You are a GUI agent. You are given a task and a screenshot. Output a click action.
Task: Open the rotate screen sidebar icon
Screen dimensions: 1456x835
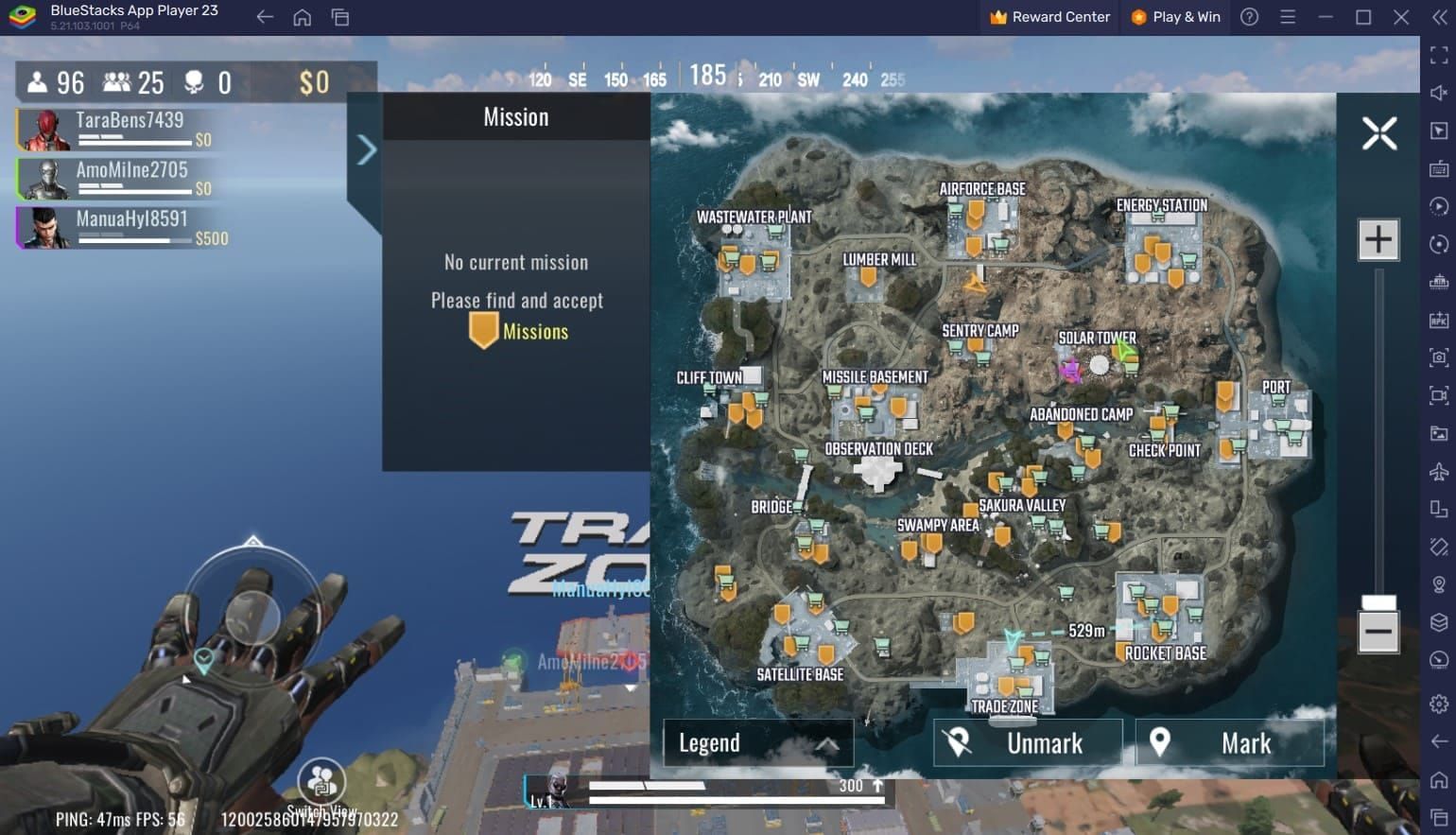1439,511
